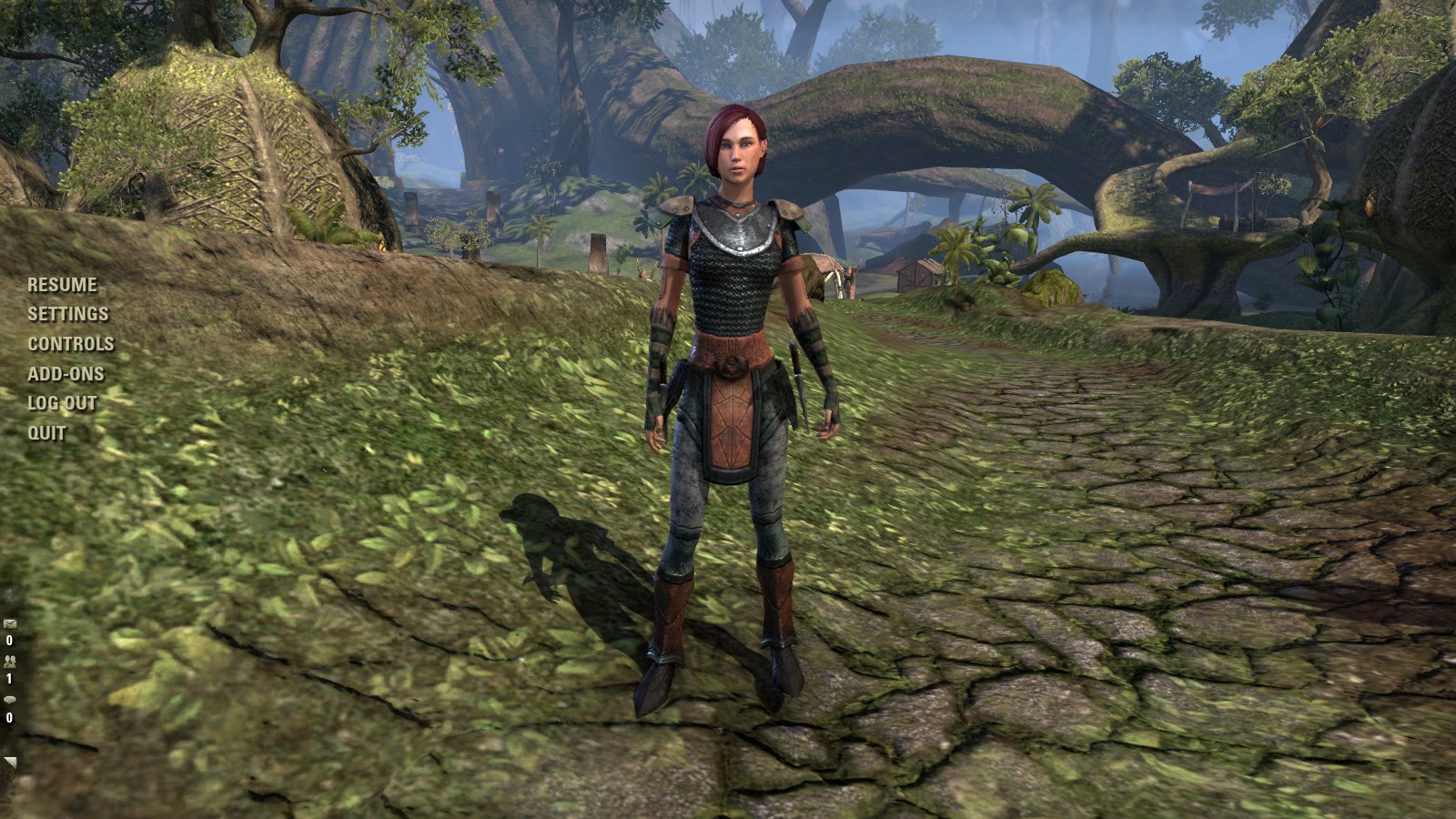Viewport: 1456px width, 819px height.
Task: Click the unread mail counter showing 0
Action: [9, 640]
